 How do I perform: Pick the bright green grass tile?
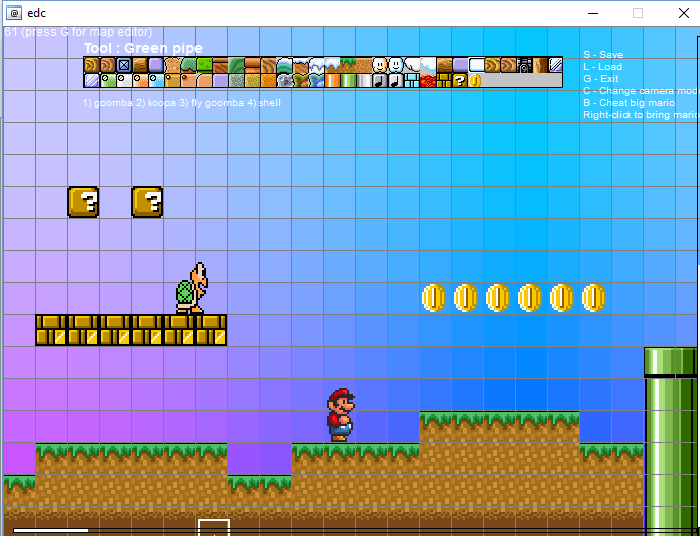(x=204, y=65)
